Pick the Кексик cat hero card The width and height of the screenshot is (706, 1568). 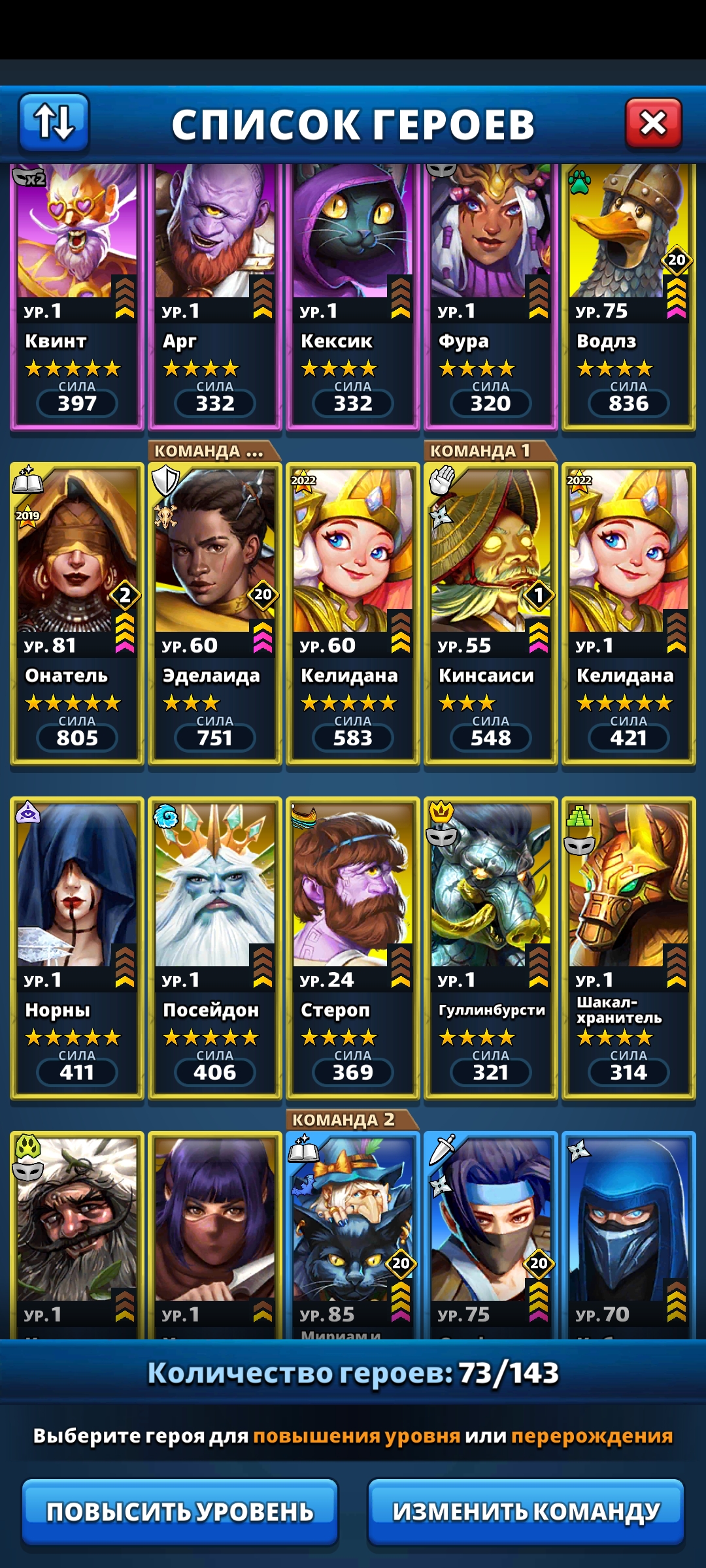point(353,294)
